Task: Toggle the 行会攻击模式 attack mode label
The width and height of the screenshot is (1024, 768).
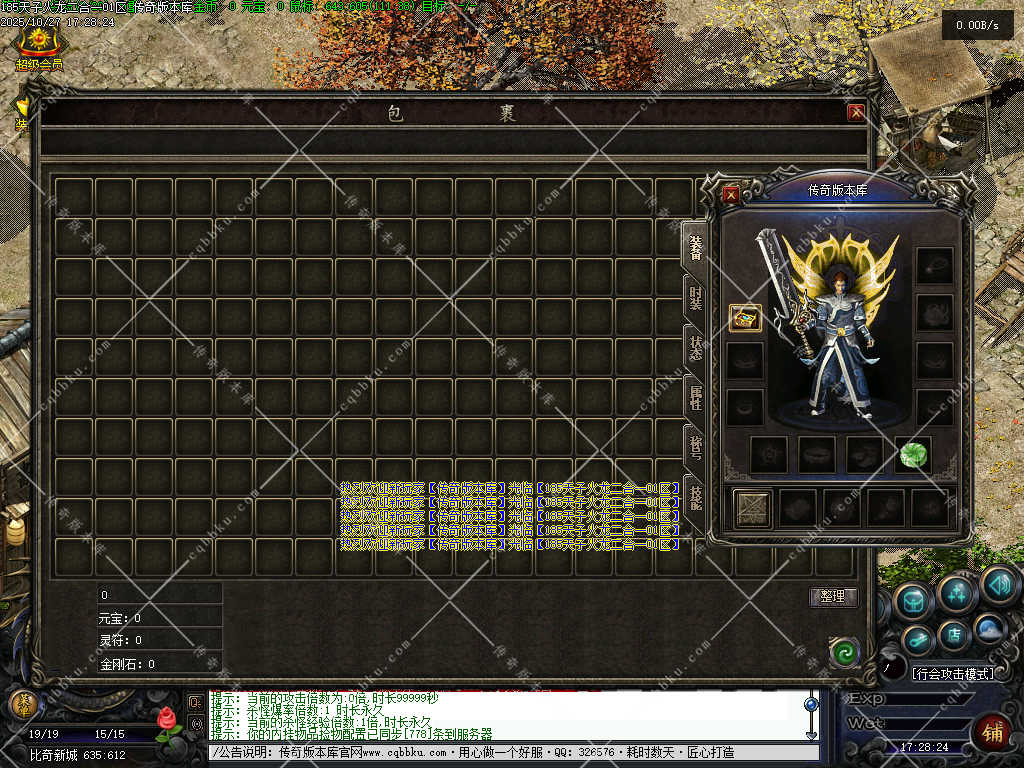Action: [954, 674]
